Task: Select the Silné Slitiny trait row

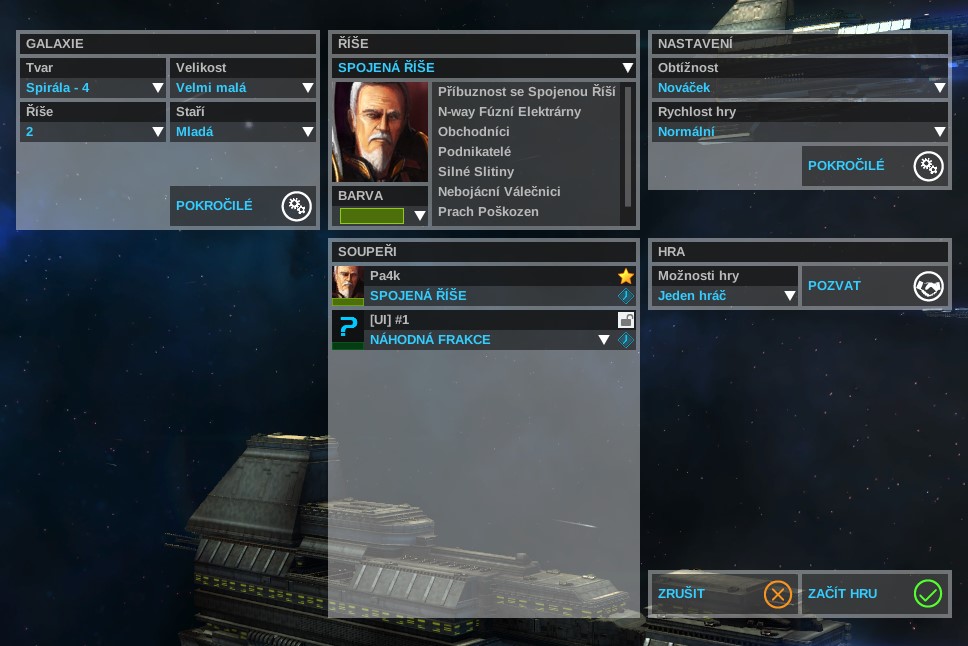Action: [476, 172]
